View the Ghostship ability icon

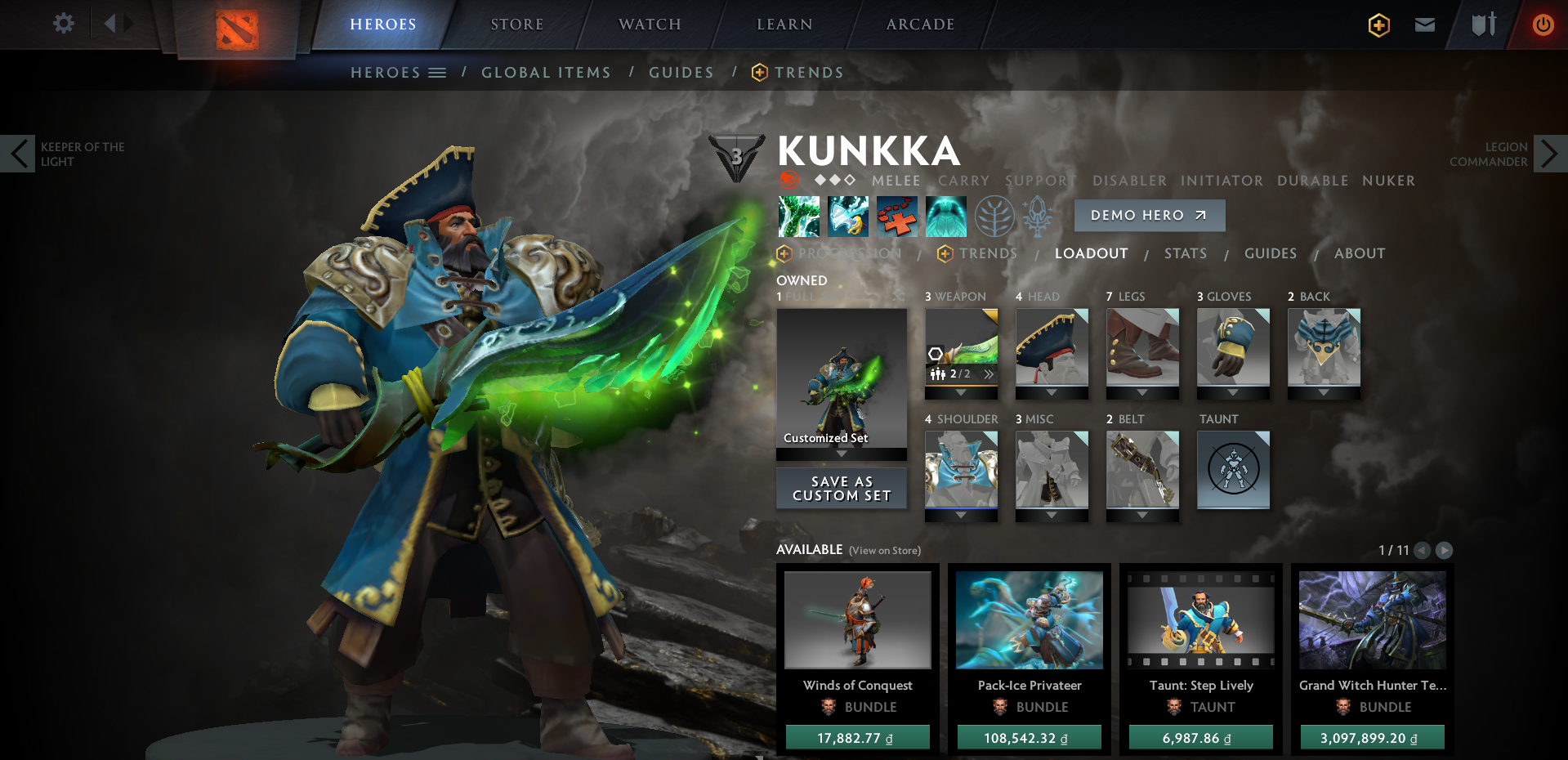click(x=945, y=217)
